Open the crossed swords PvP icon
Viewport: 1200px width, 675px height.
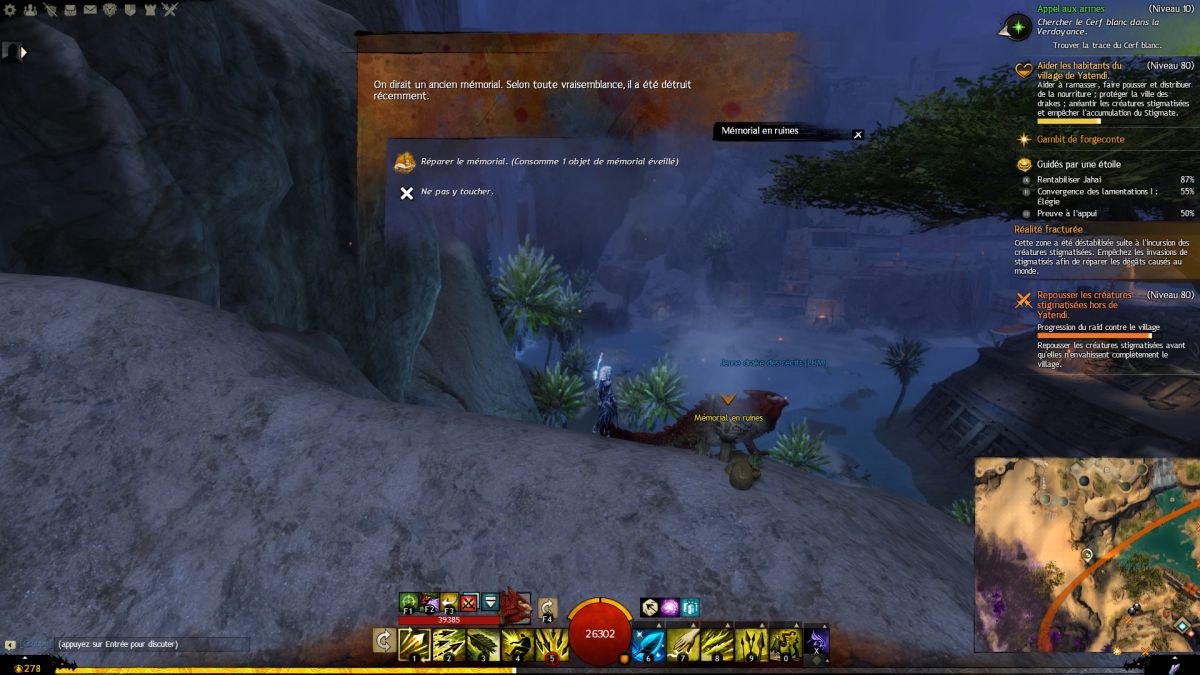[x=171, y=10]
